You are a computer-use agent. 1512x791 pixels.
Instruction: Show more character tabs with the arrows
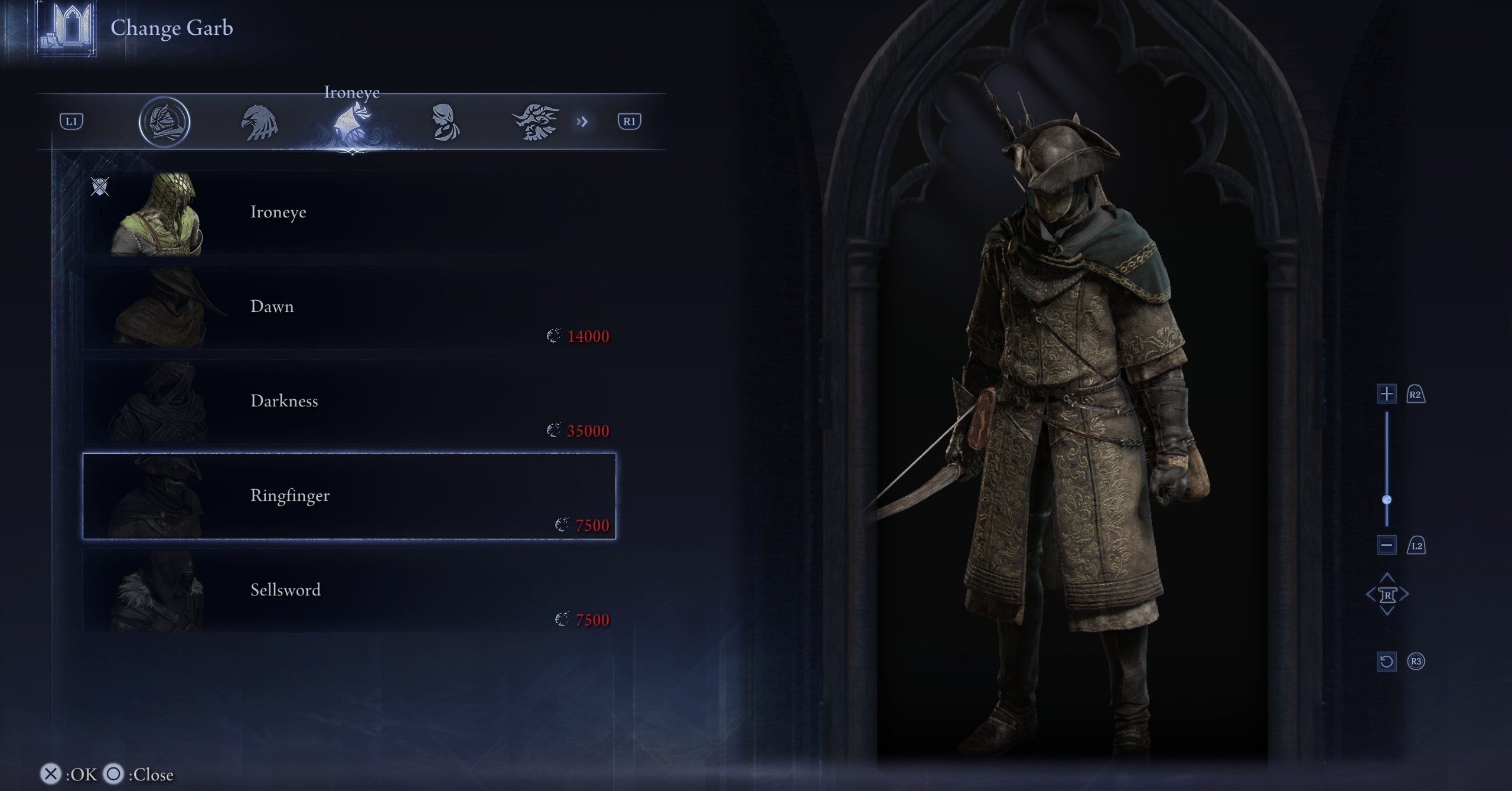pyautogui.click(x=582, y=122)
